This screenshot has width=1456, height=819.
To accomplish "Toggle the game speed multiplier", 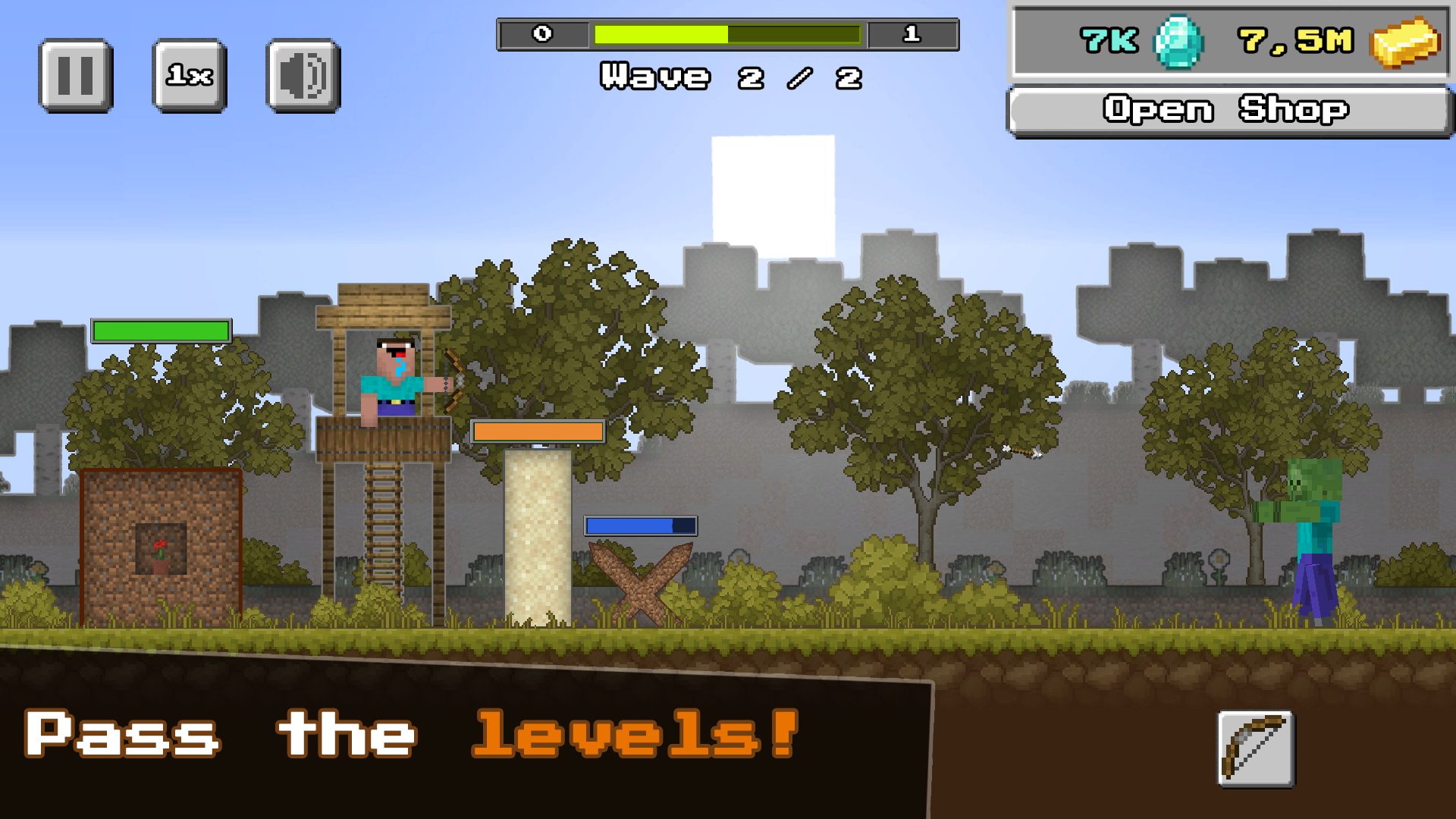I will (x=189, y=74).
